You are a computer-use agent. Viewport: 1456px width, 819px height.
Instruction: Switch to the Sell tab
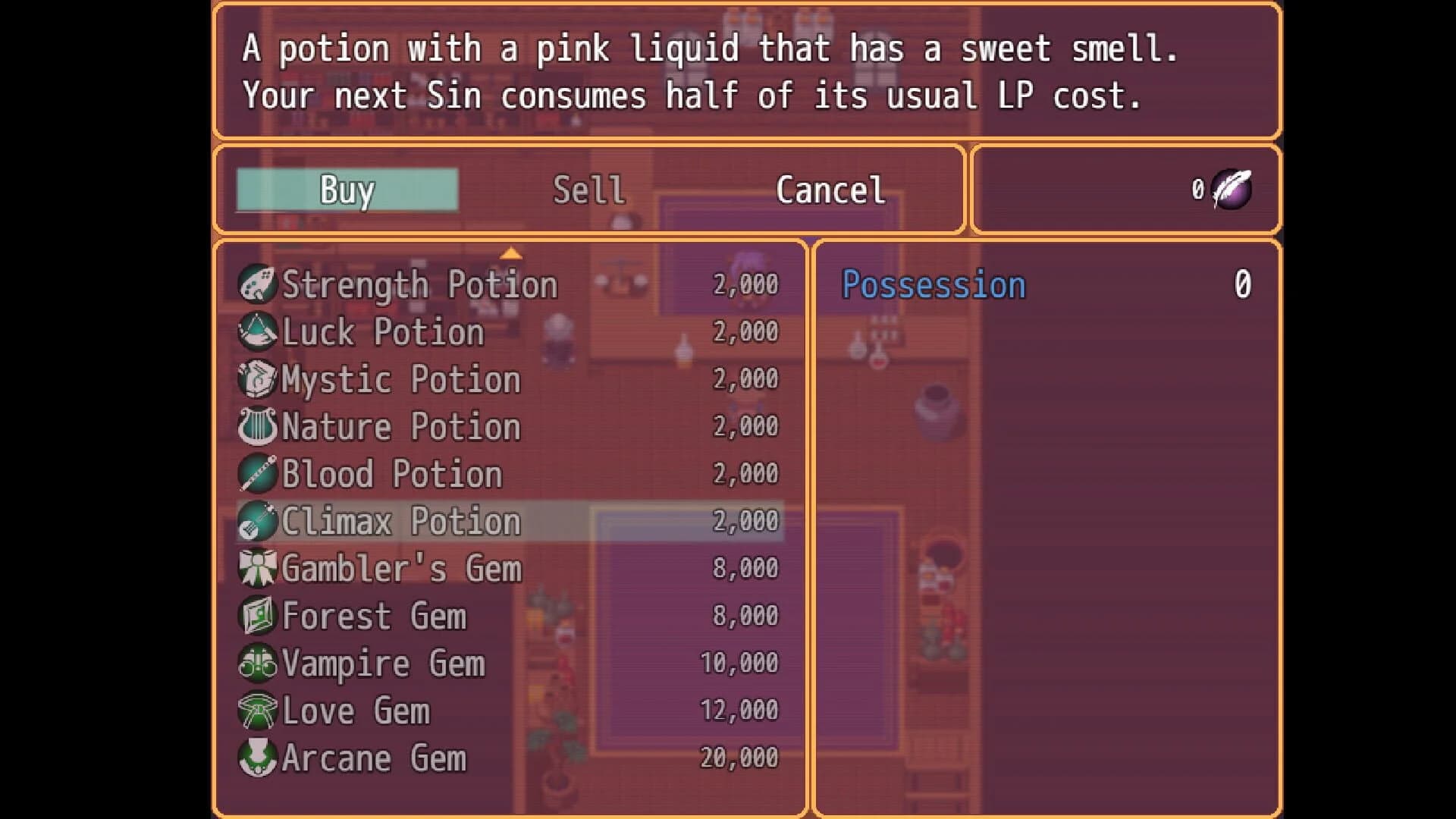[x=588, y=190]
